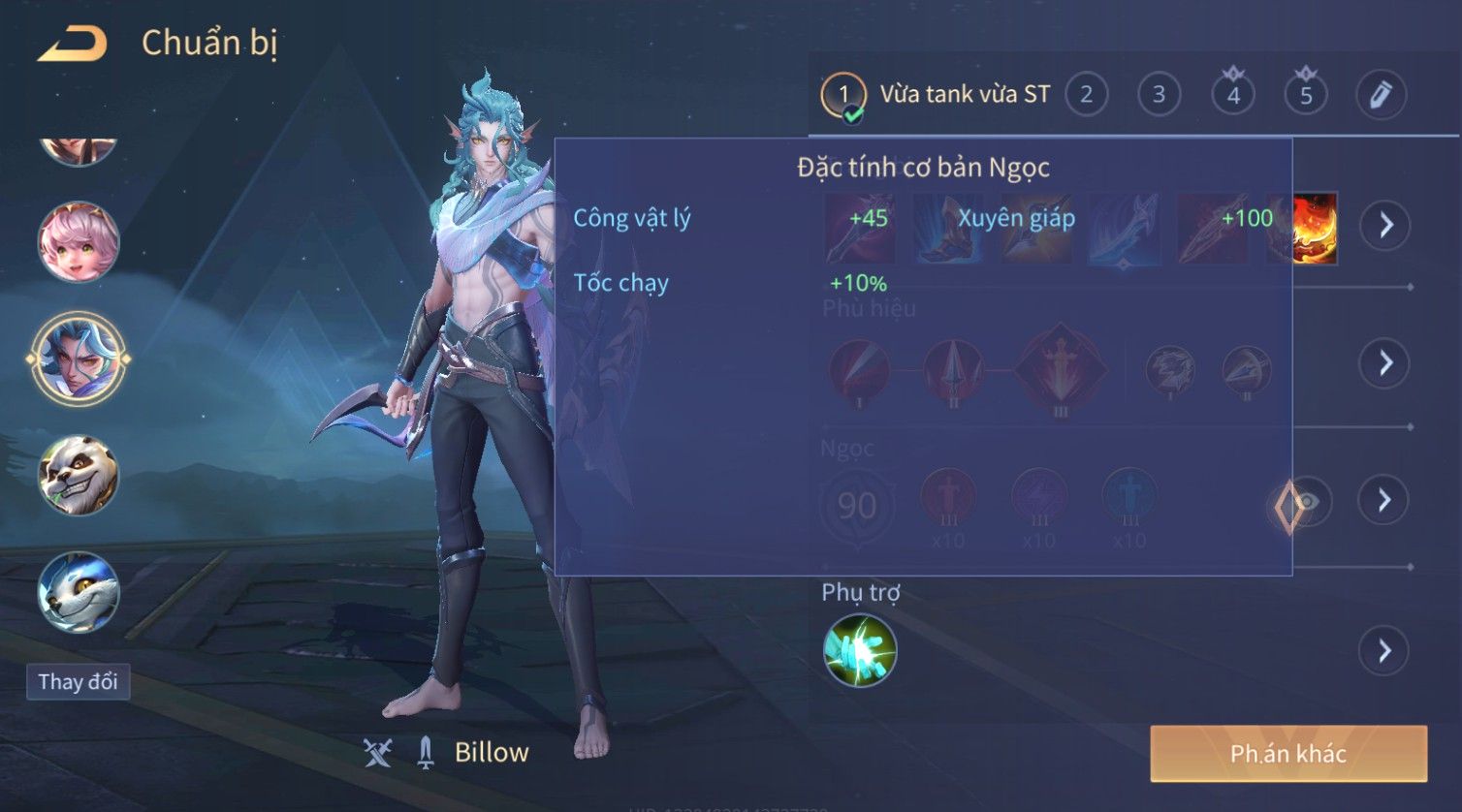1462x812 pixels.
Task: Toggle the Ngọc stats eye icon
Action: (x=1308, y=501)
